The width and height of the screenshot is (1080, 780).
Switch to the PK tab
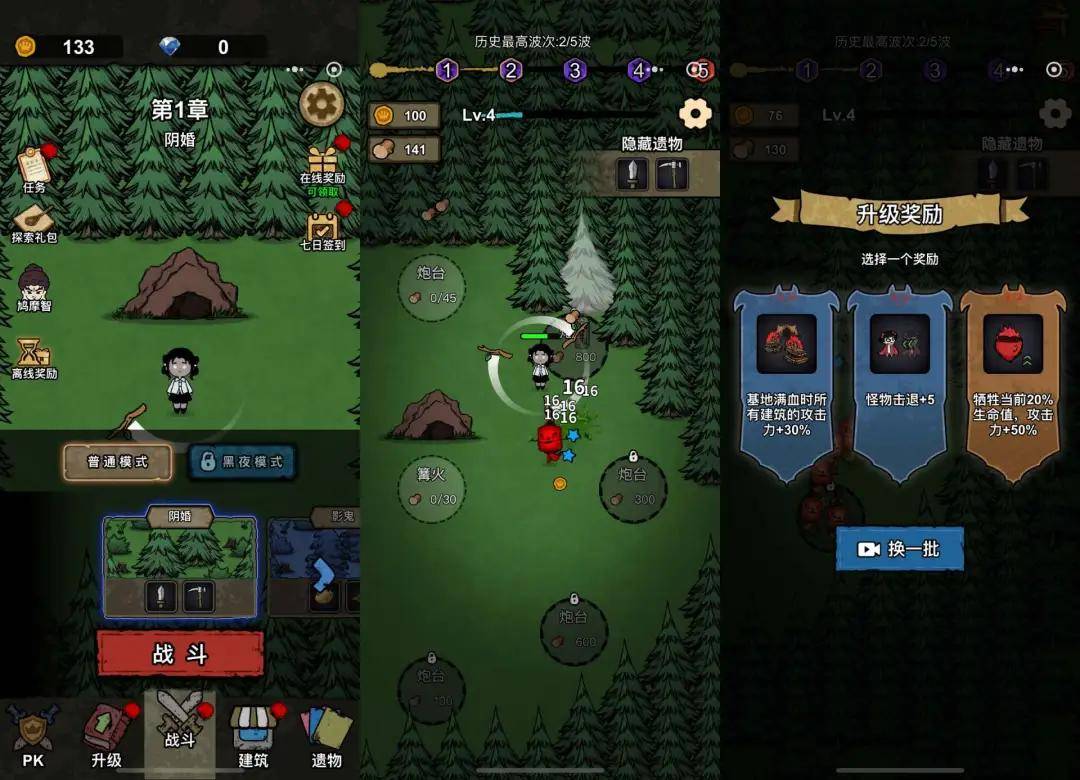pos(32,735)
